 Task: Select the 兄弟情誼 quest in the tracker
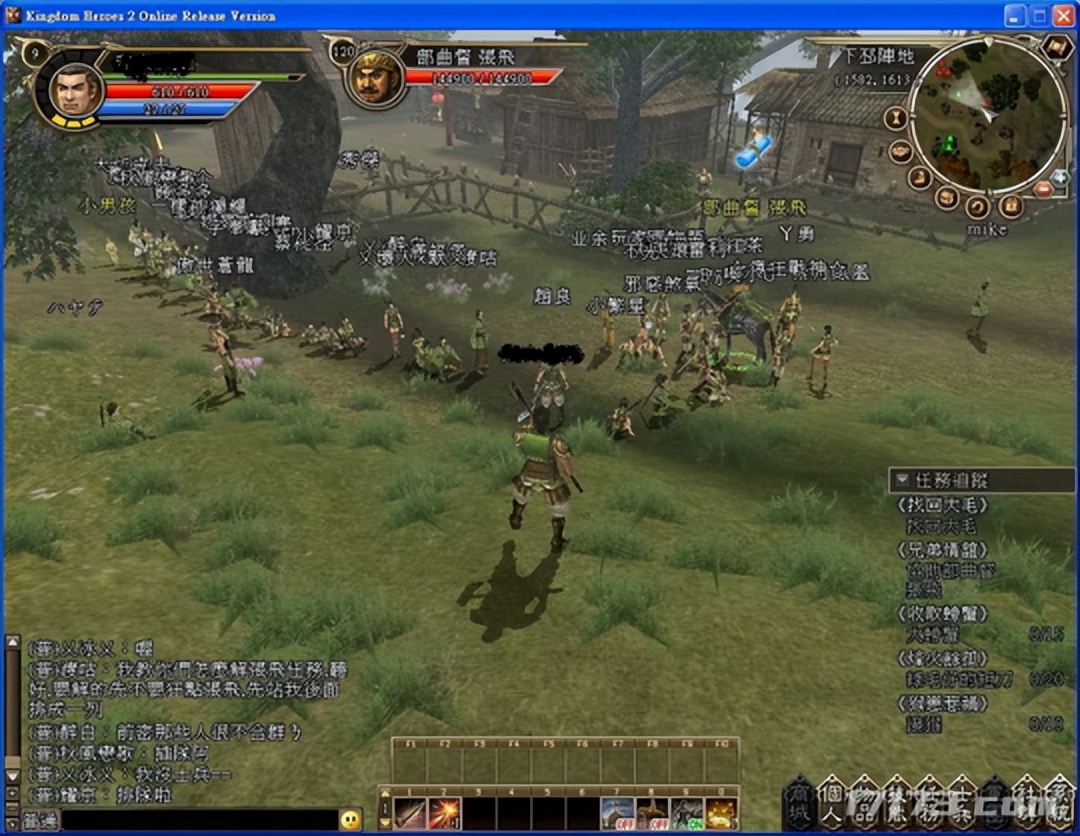tap(944, 549)
